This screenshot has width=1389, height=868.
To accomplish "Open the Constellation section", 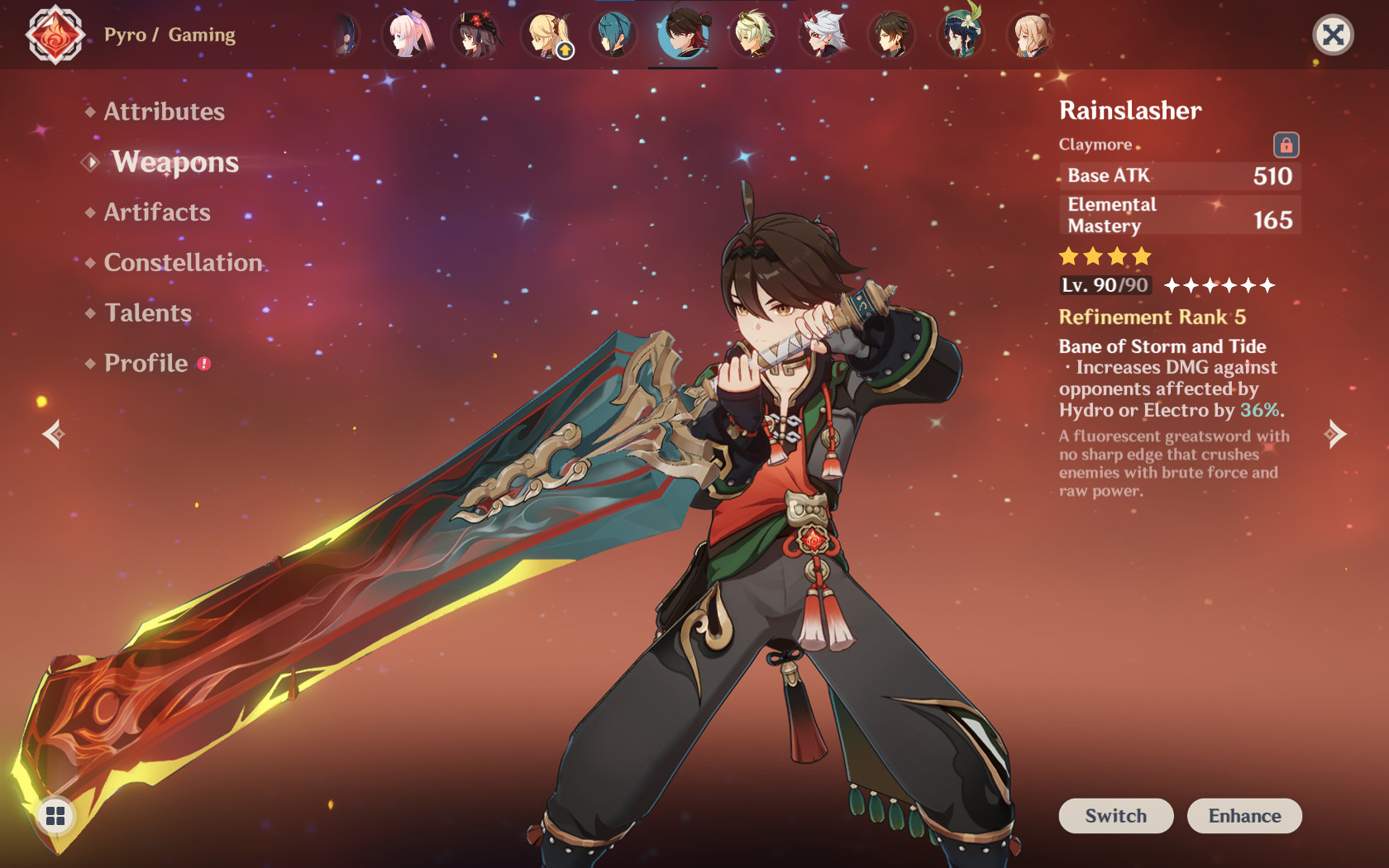I will click(x=181, y=263).
